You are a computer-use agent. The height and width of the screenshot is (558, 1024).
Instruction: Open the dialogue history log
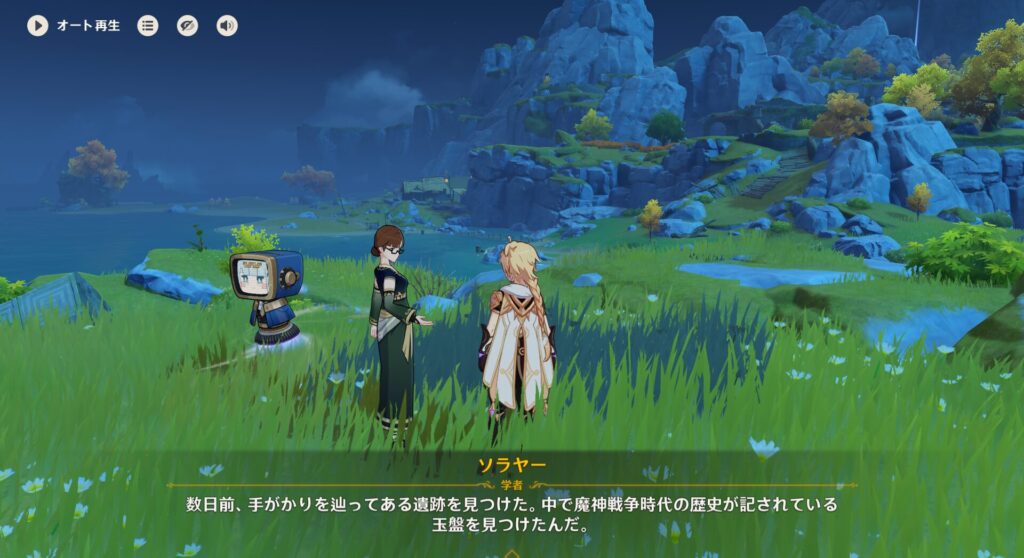[148, 26]
